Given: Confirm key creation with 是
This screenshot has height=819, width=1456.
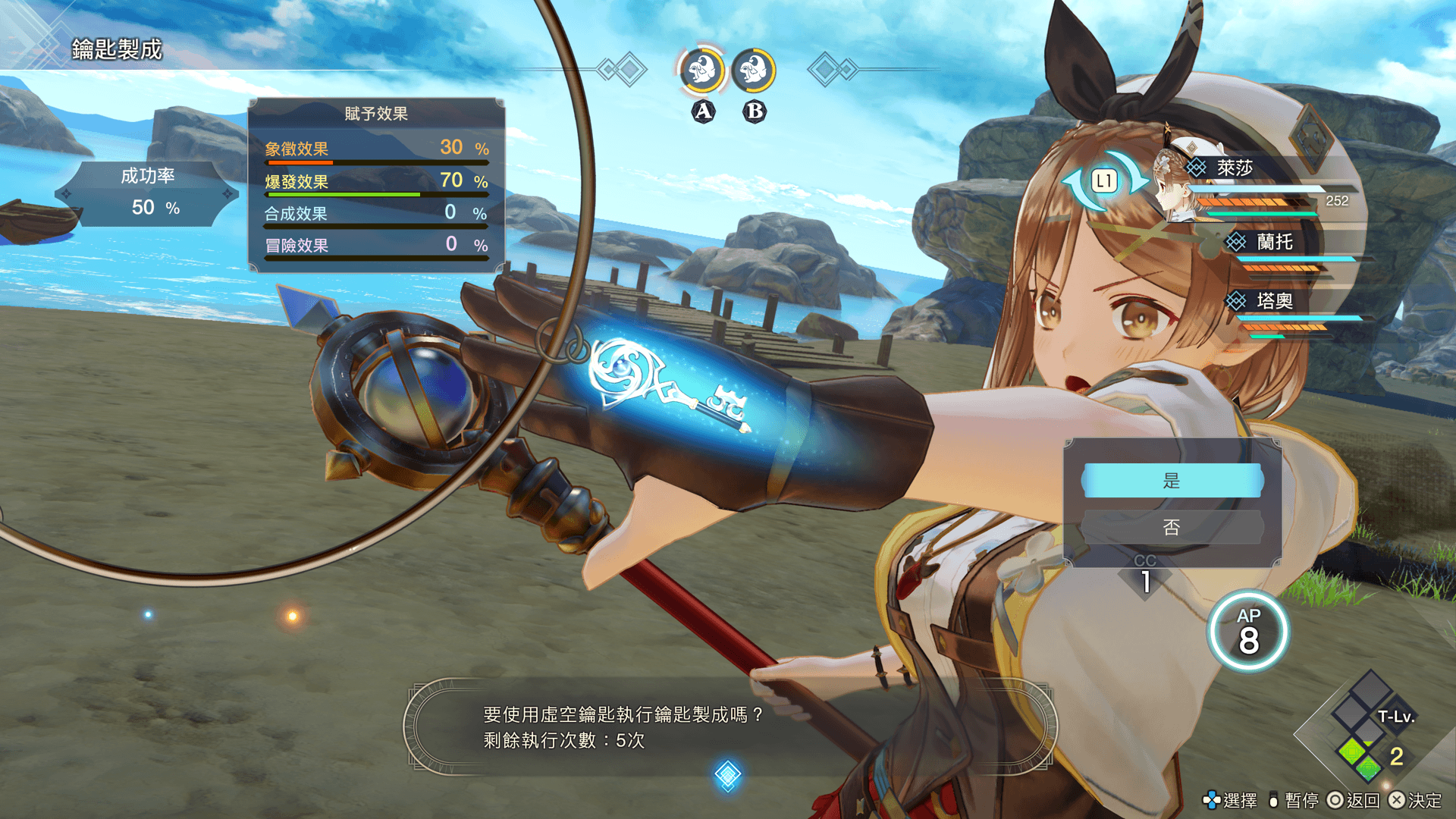Looking at the screenshot, I should click(1172, 481).
